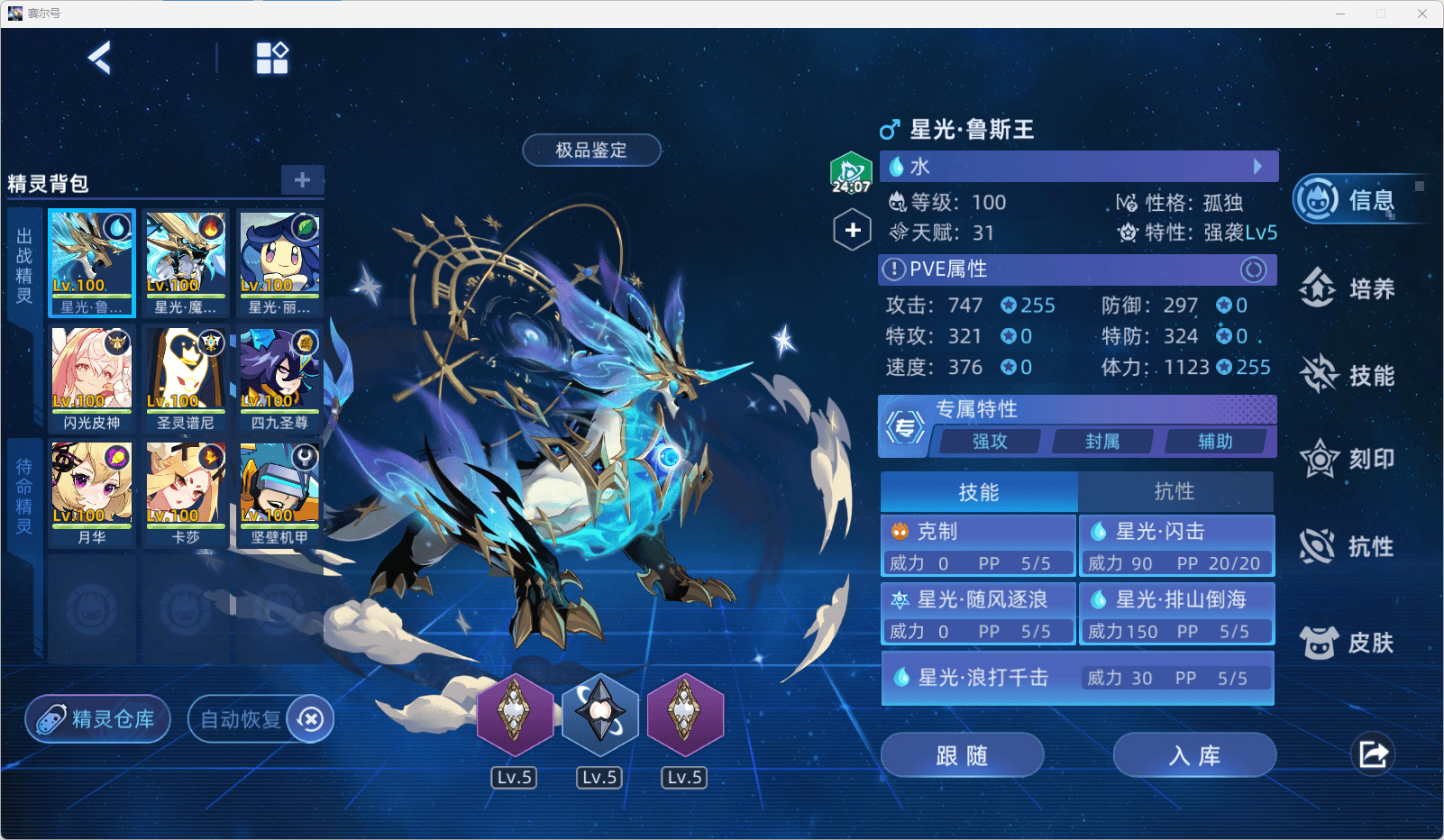Switch to the 培养 training section

(x=1349, y=288)
